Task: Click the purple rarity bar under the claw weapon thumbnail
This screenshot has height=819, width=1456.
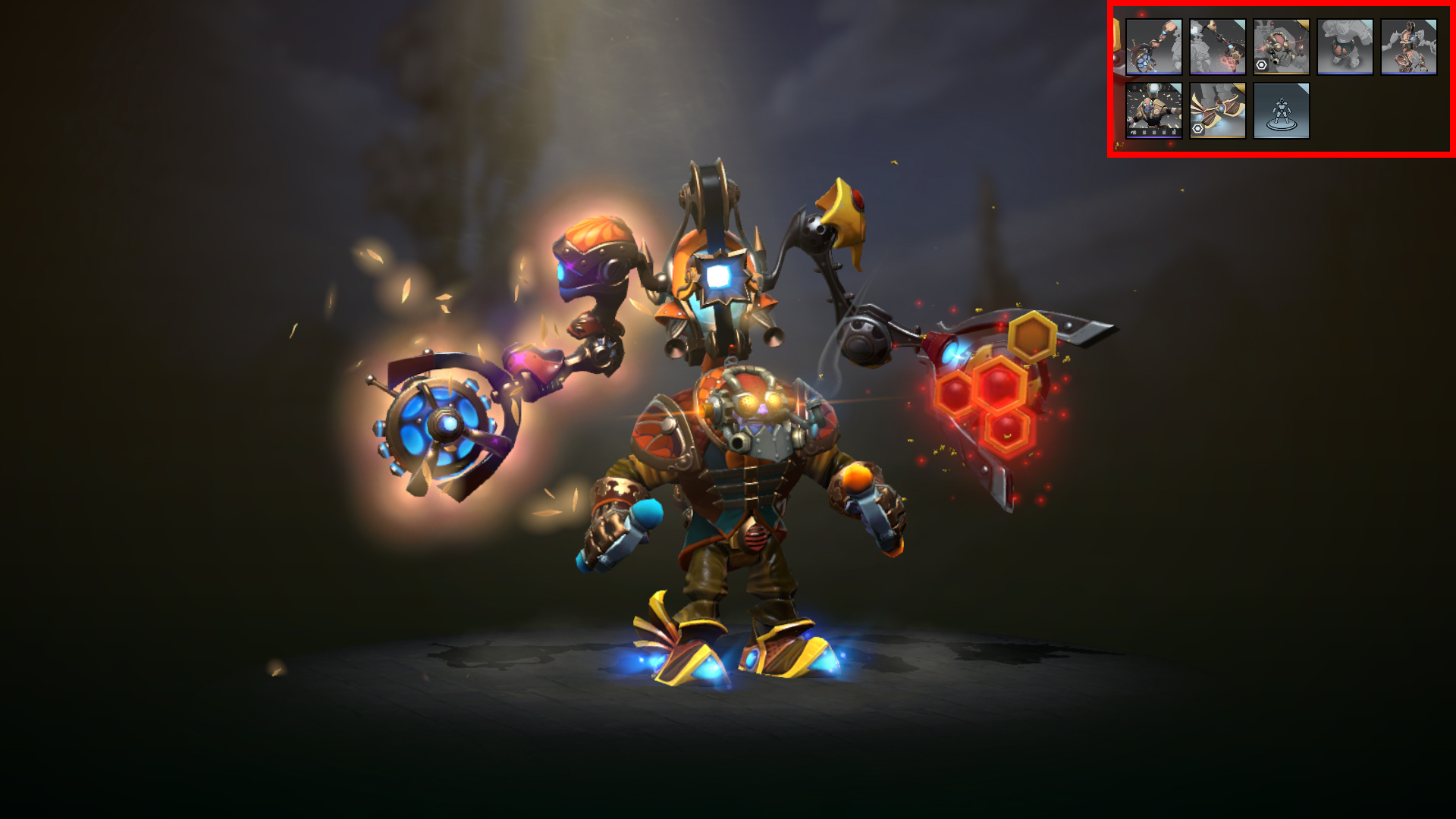Action: (x=1218, y=73)
